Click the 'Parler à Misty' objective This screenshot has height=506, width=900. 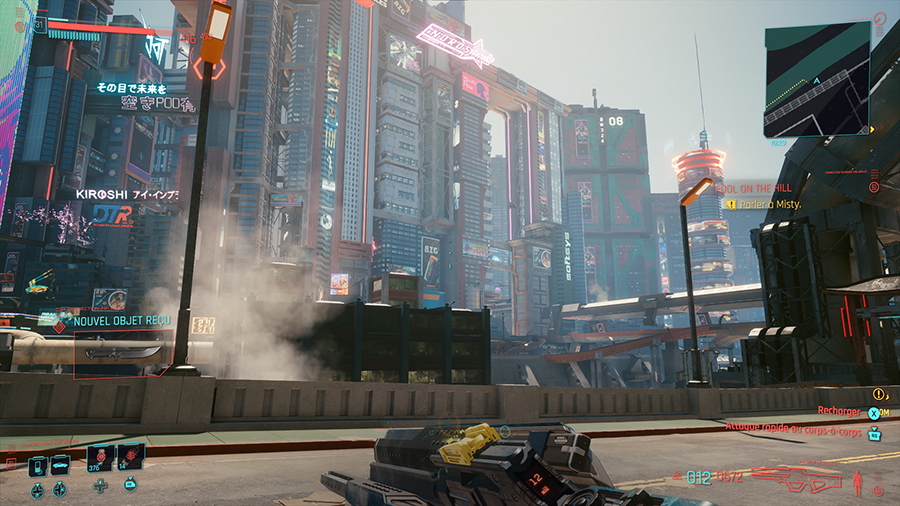pos(769,204)
